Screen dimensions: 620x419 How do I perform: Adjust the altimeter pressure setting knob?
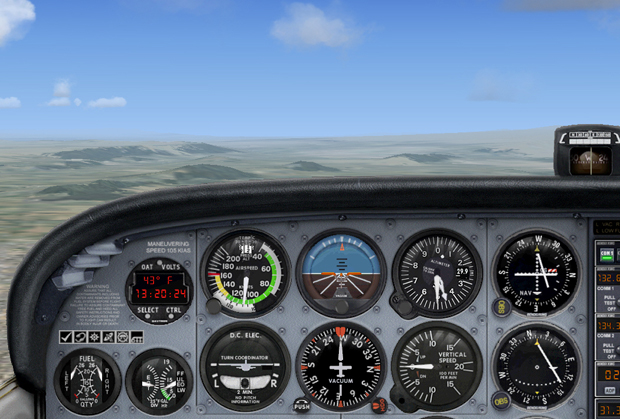point(404,308)
